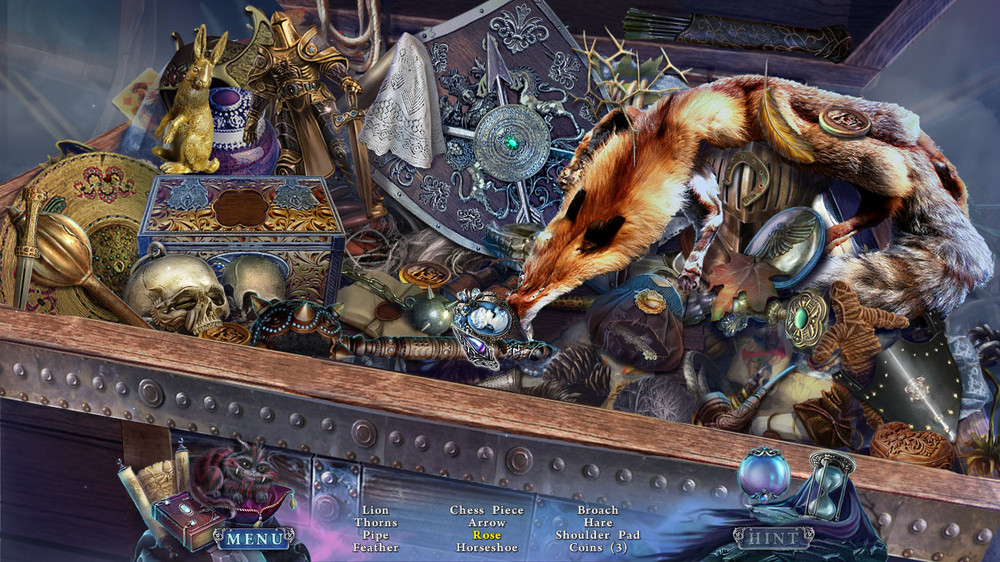Viewport: 1000px width, 562px height.
Task: Choose 'Arrow' in the item list
Action: pyautogui.click(x=487, y=522)
